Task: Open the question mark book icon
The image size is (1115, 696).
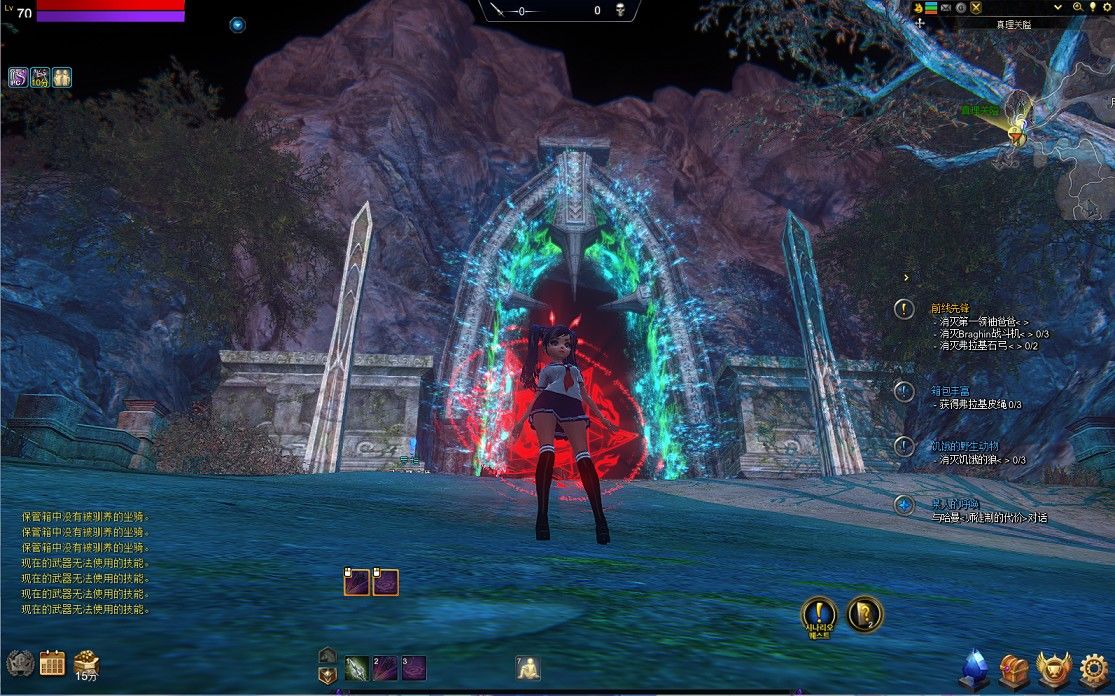Action: coord(864,613)
